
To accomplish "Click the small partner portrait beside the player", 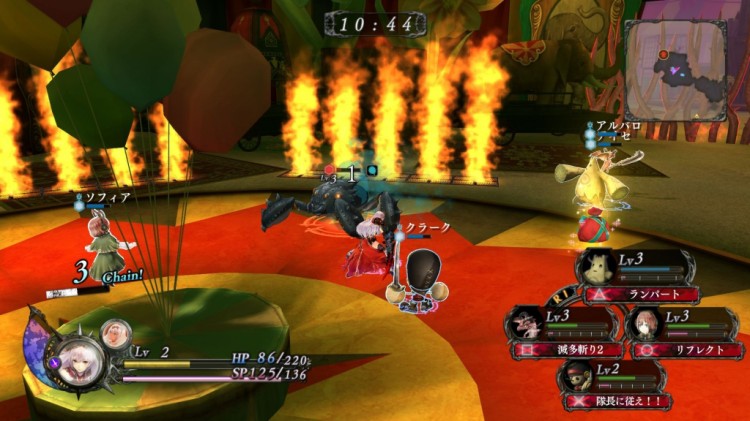I will (x=116, y=332).
